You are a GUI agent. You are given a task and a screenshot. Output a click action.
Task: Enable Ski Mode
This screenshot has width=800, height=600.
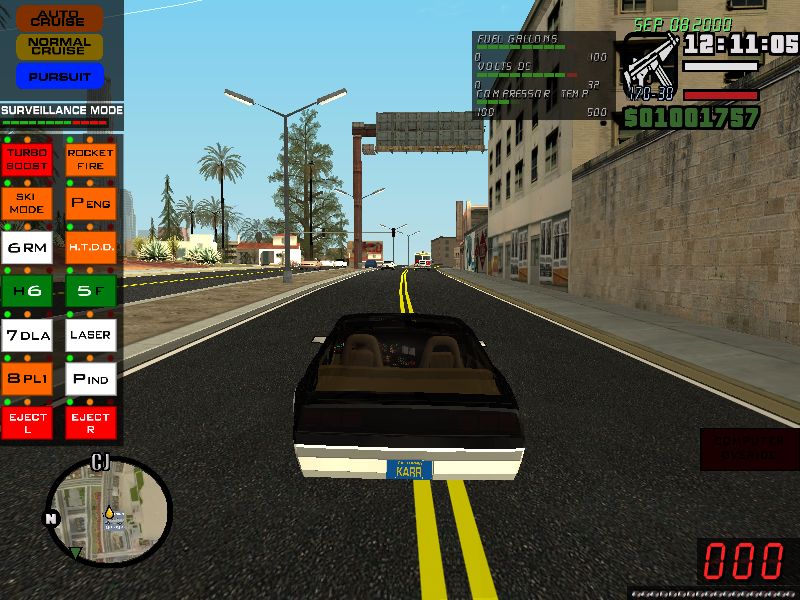pos(28,203)
